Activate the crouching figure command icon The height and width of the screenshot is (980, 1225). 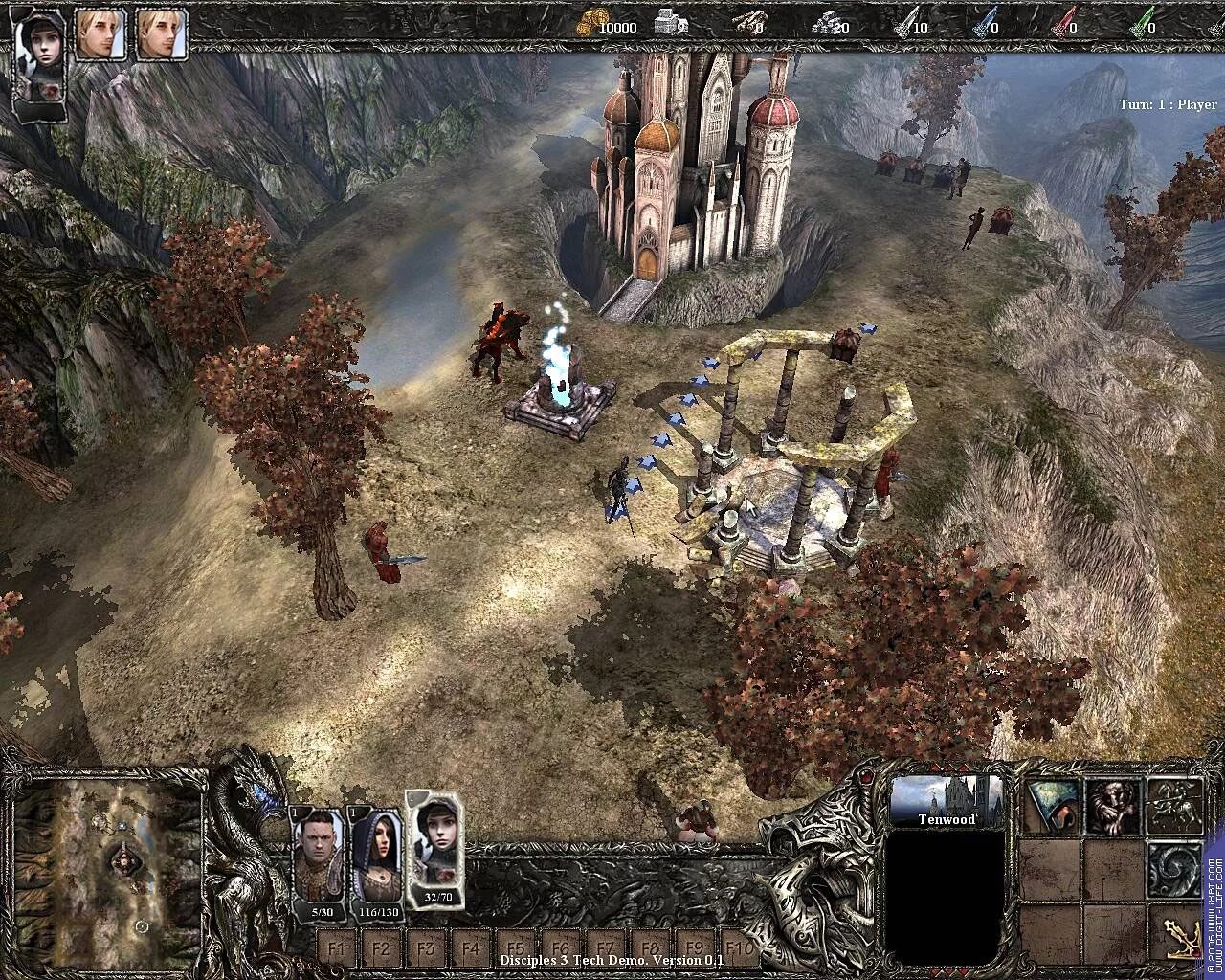[1113, 806]
